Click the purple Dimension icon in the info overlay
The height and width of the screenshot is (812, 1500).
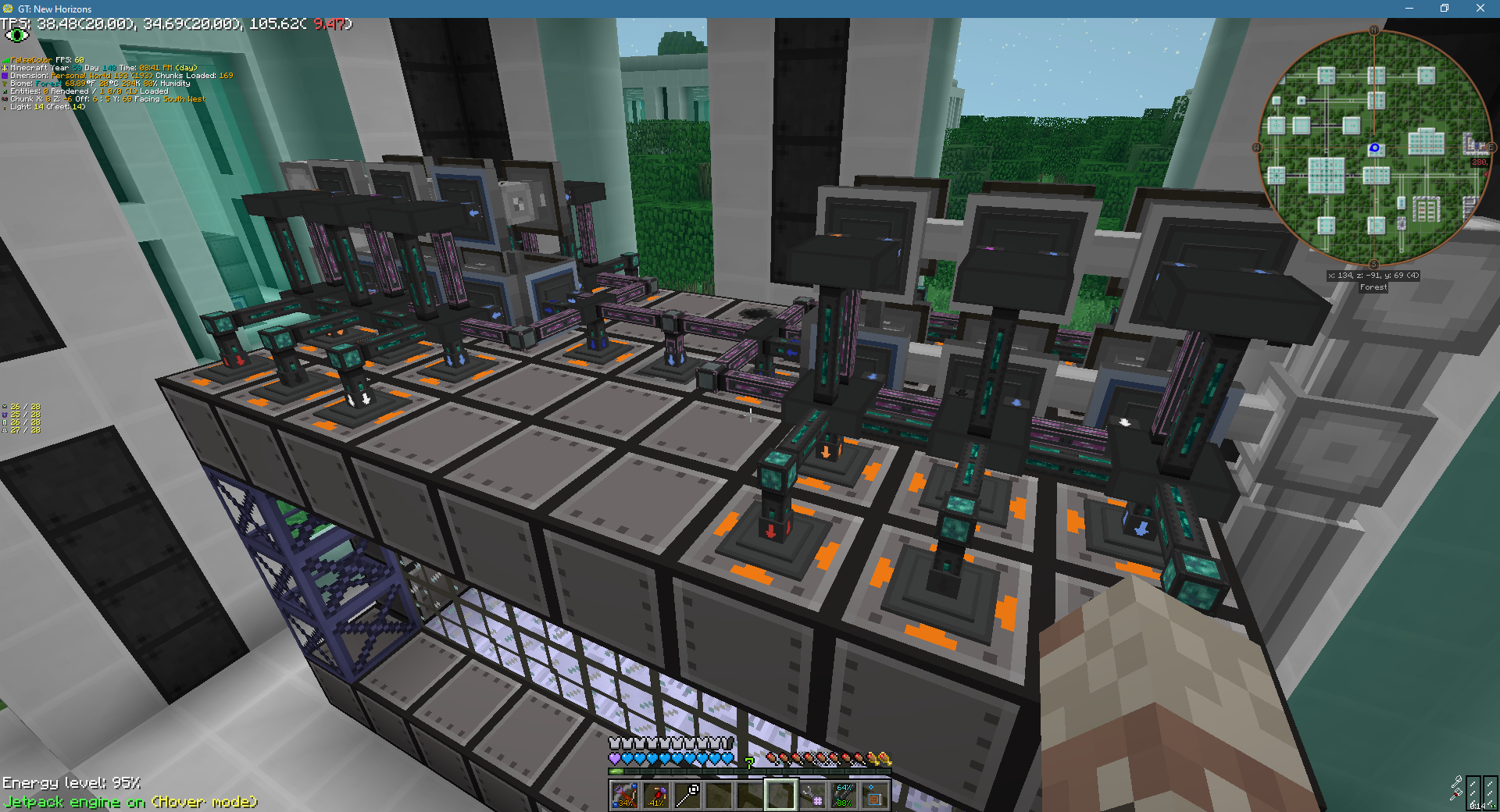click(6, 76)
